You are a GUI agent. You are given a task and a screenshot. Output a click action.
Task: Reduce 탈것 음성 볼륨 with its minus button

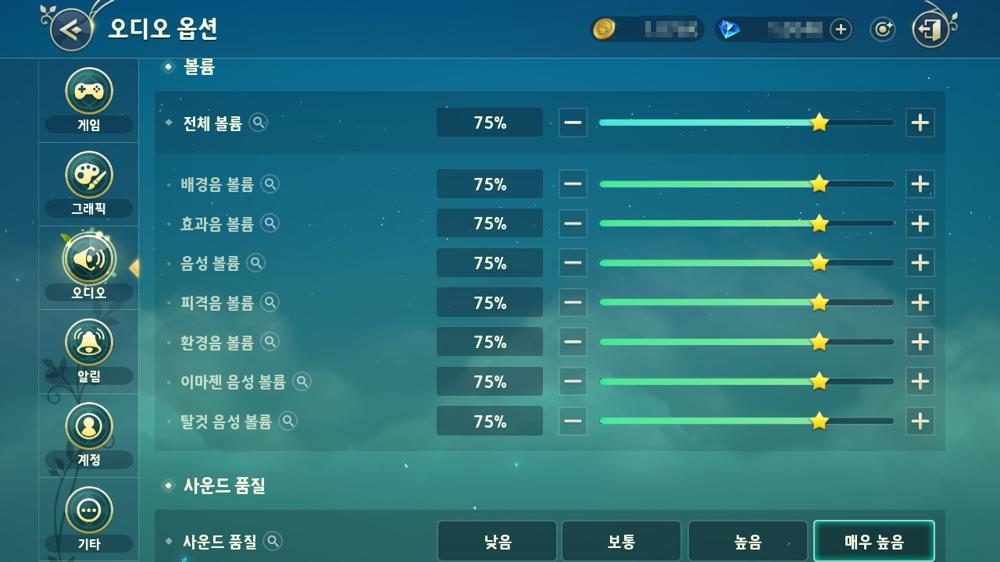pos(573,421)
